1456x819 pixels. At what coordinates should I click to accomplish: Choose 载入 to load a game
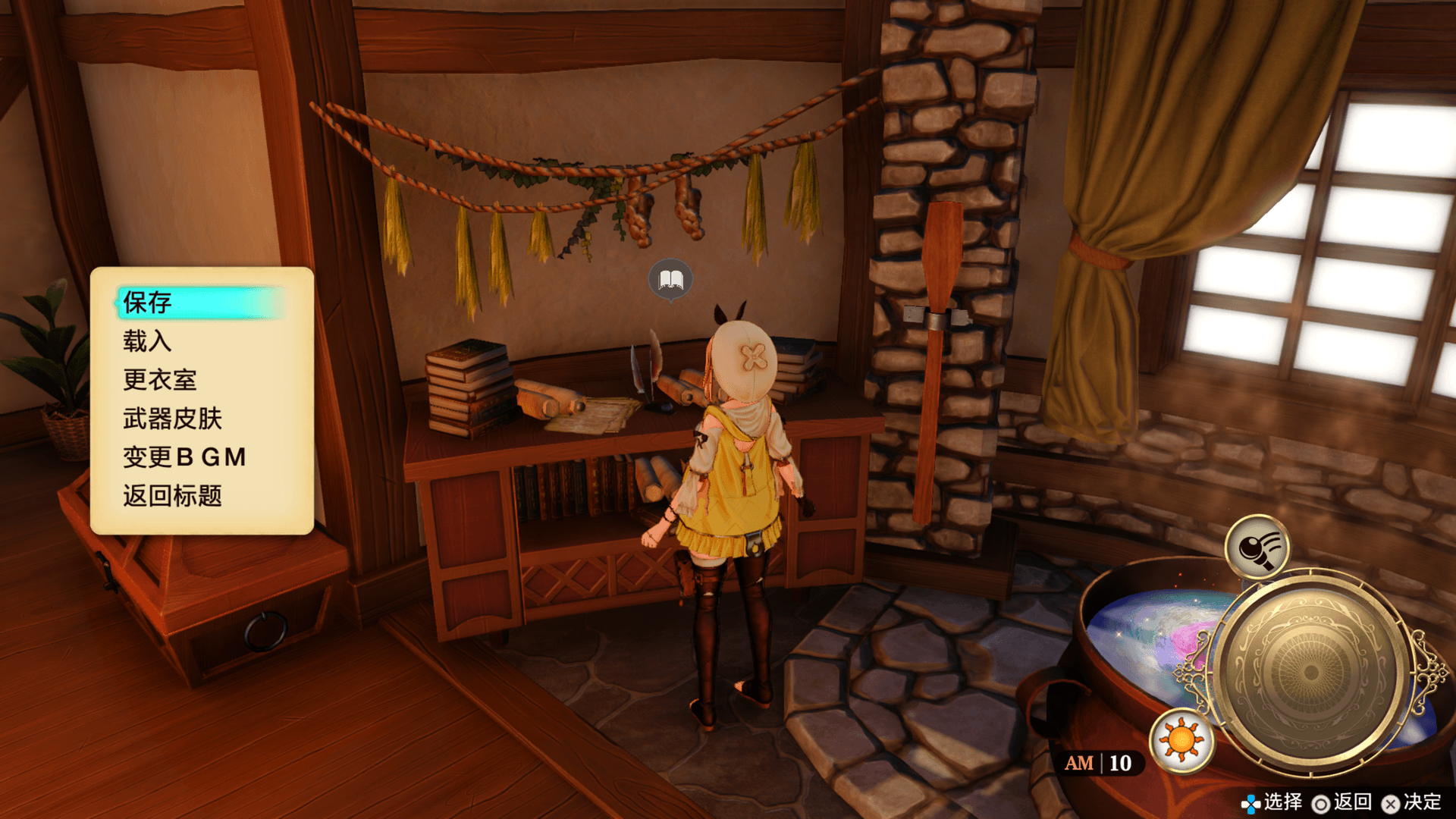(148, 341)
